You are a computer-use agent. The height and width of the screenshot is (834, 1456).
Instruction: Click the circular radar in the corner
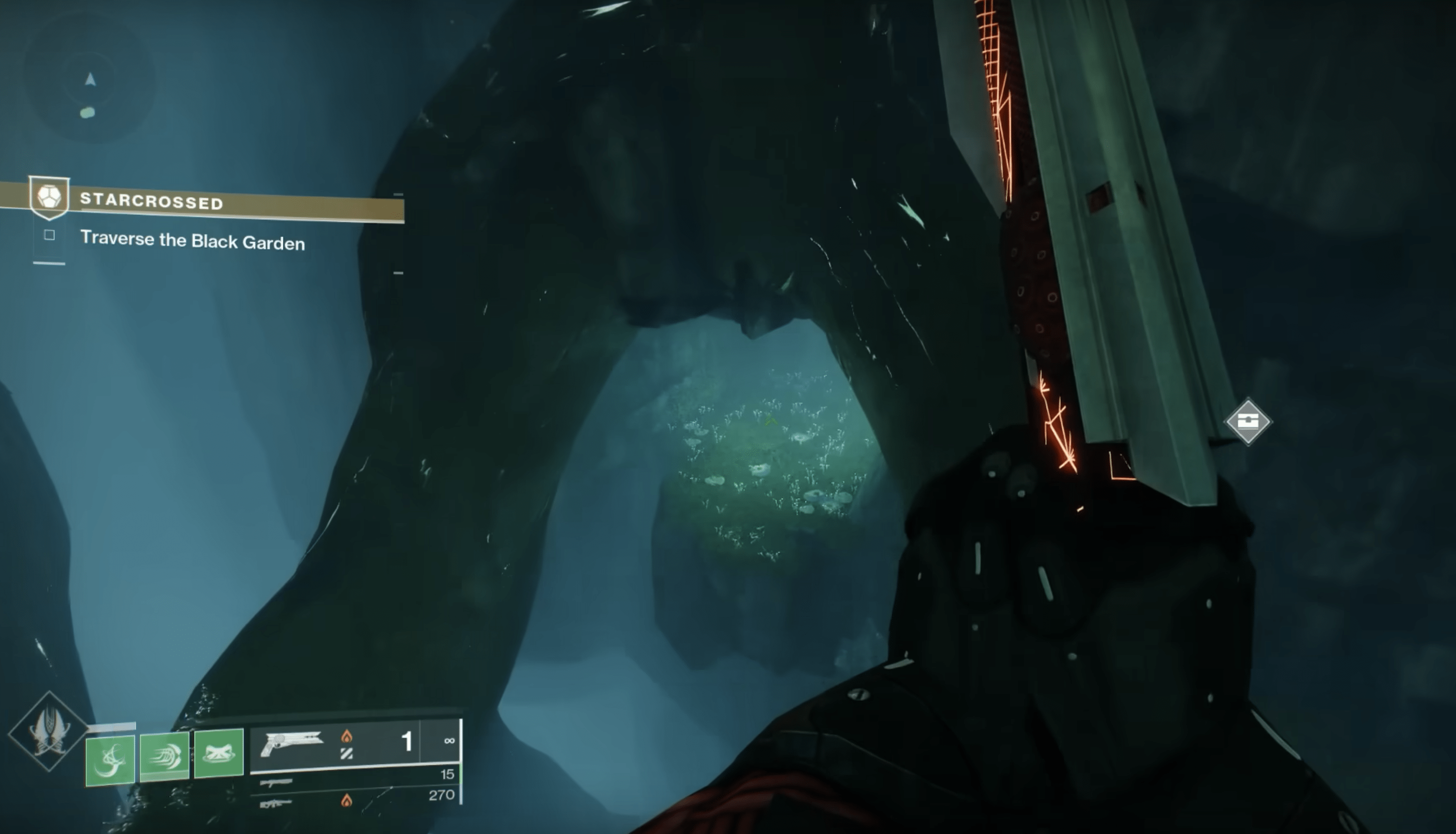tap(89, 92)
